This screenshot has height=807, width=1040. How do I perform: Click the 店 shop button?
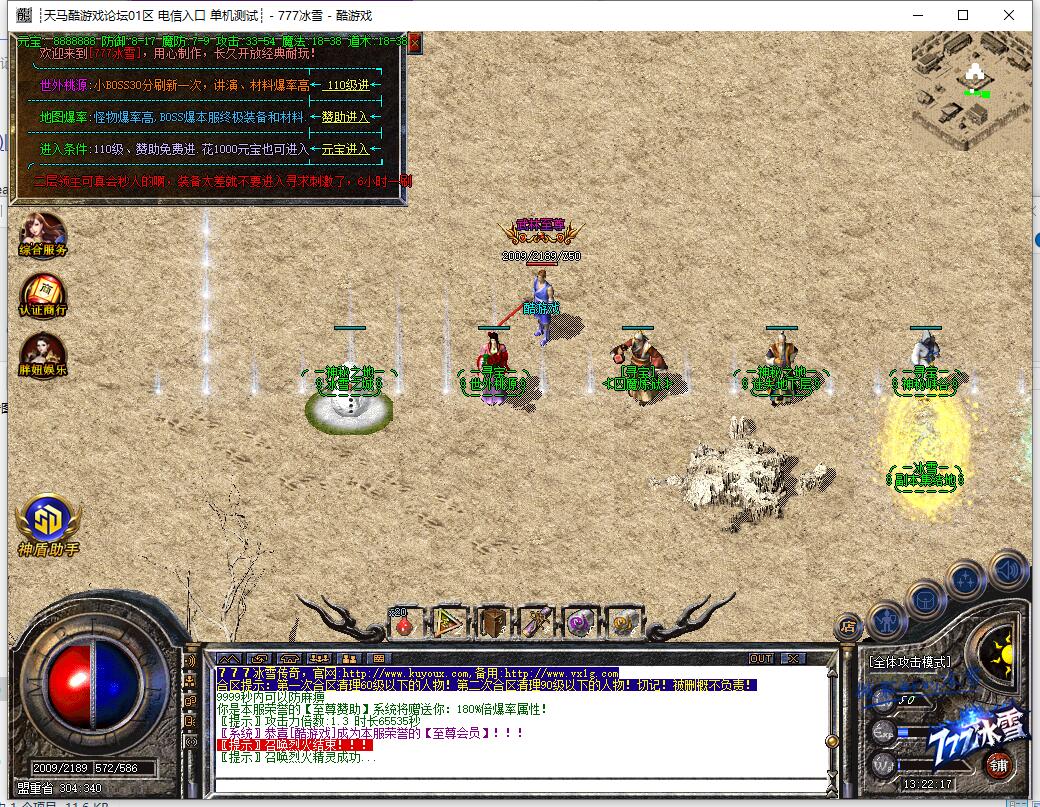pos(848,628)
